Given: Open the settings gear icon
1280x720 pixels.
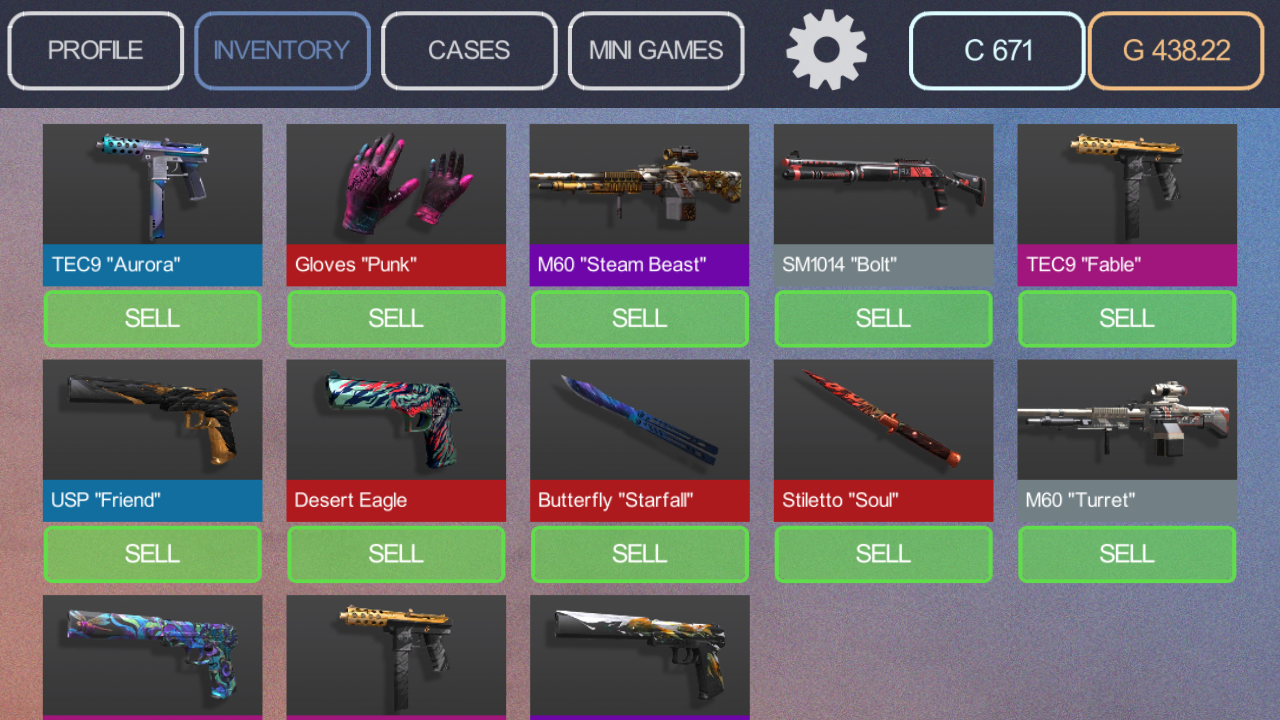Looking at the screenshot, I should pyautogui.click(x=826, y=50).
